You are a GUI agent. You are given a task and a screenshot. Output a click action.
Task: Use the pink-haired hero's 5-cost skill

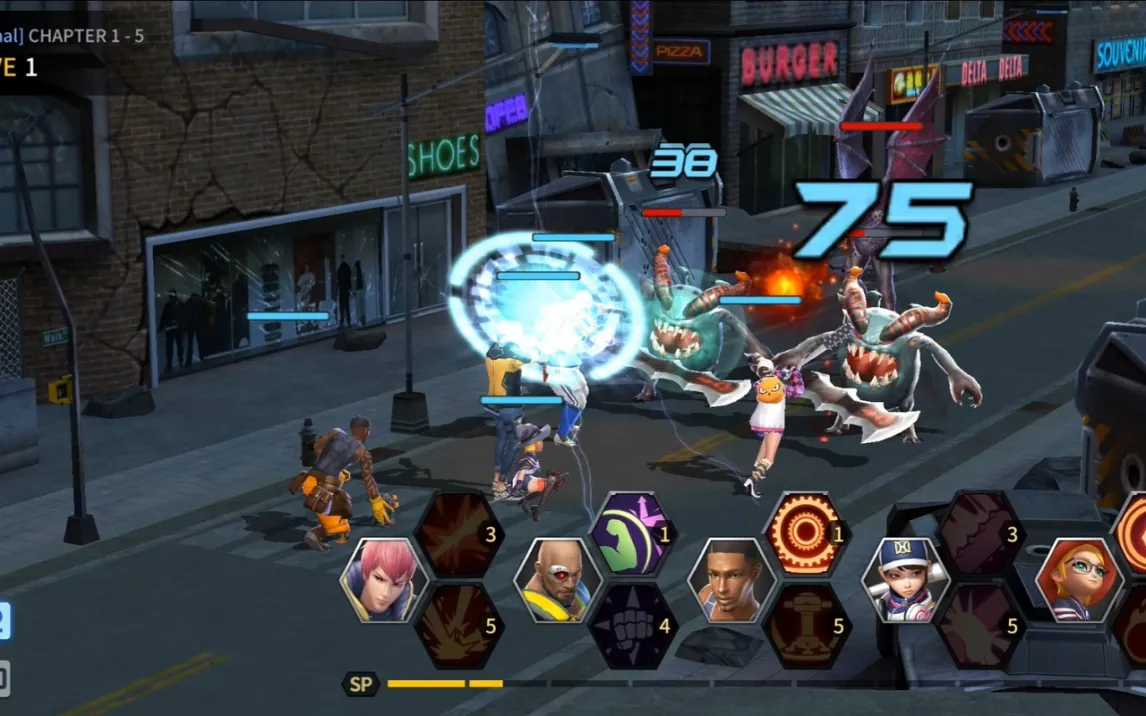pyautogui.click(x=459, y=627)
